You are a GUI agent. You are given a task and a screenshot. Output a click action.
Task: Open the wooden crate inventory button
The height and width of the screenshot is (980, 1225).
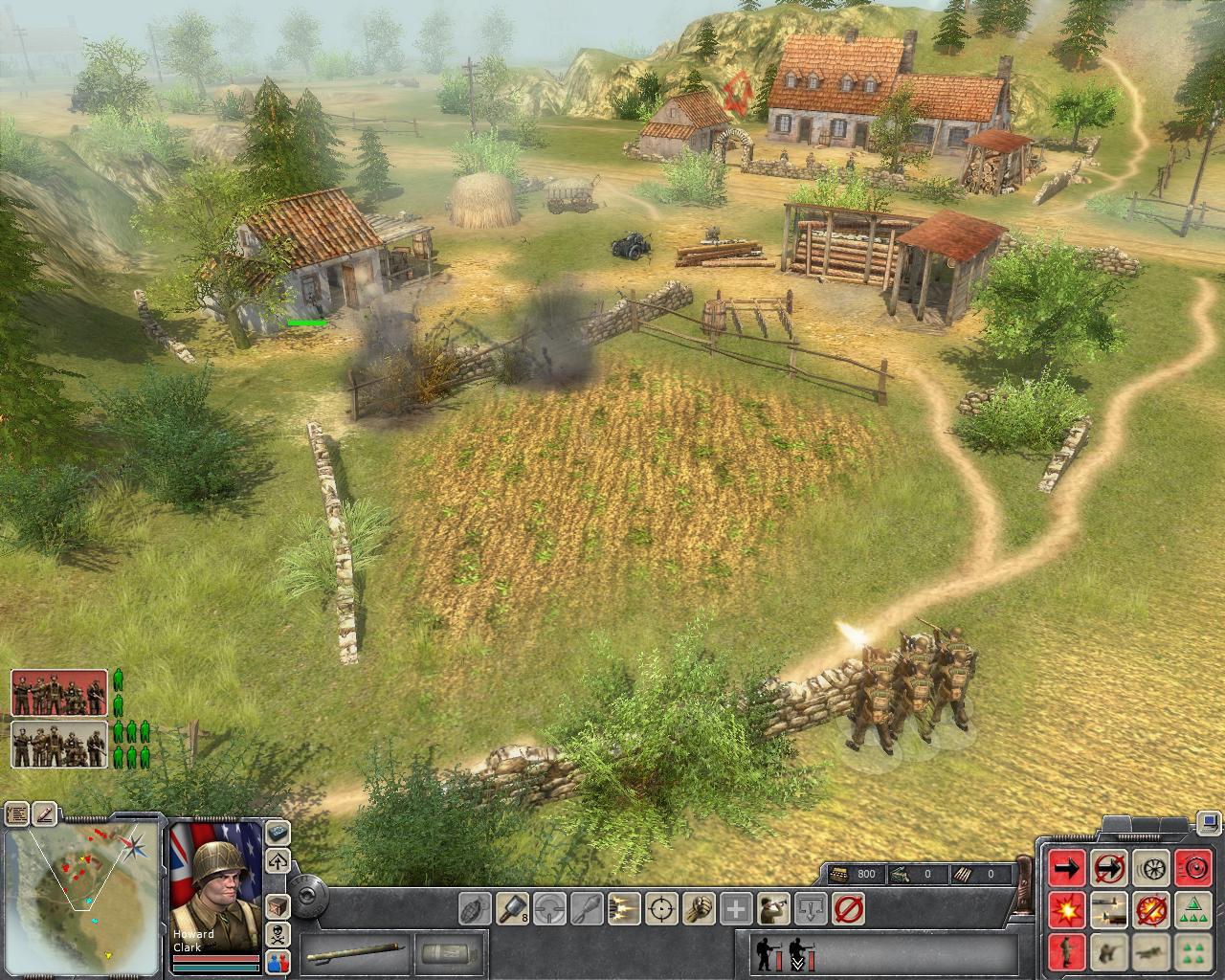[x=278, y=904]
